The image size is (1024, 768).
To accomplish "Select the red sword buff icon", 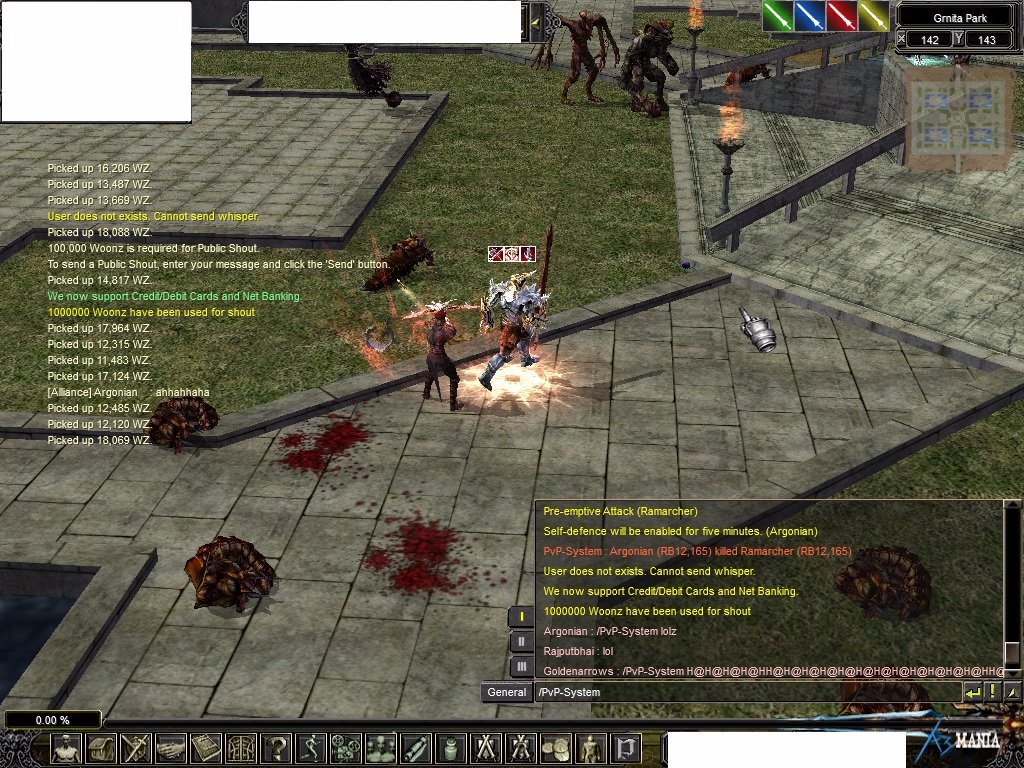I will click(x=841, y=16).
